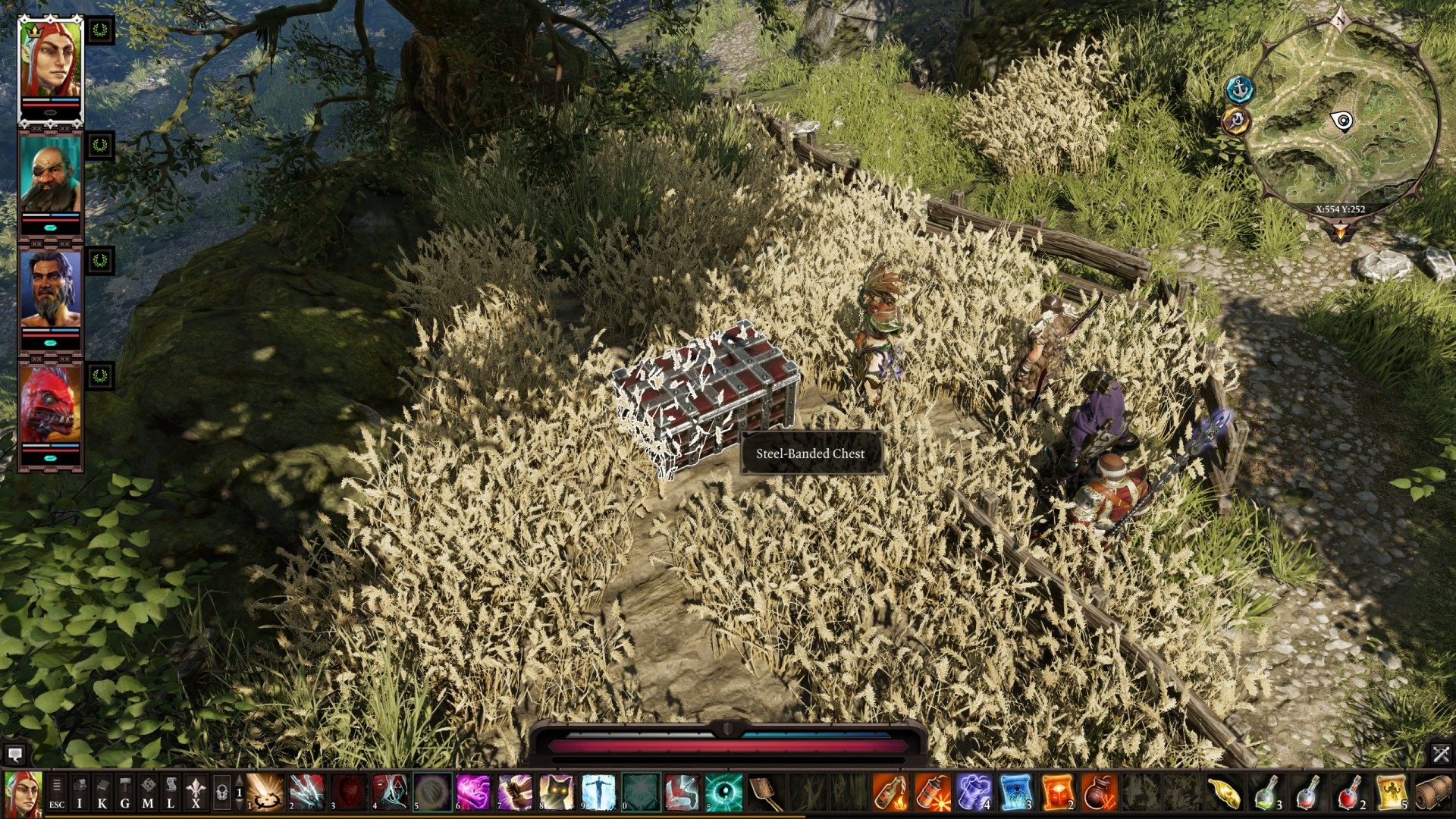This screenshot has width=1456, height=819.
Task: Open the skills book K button
Action: [102, 792]
